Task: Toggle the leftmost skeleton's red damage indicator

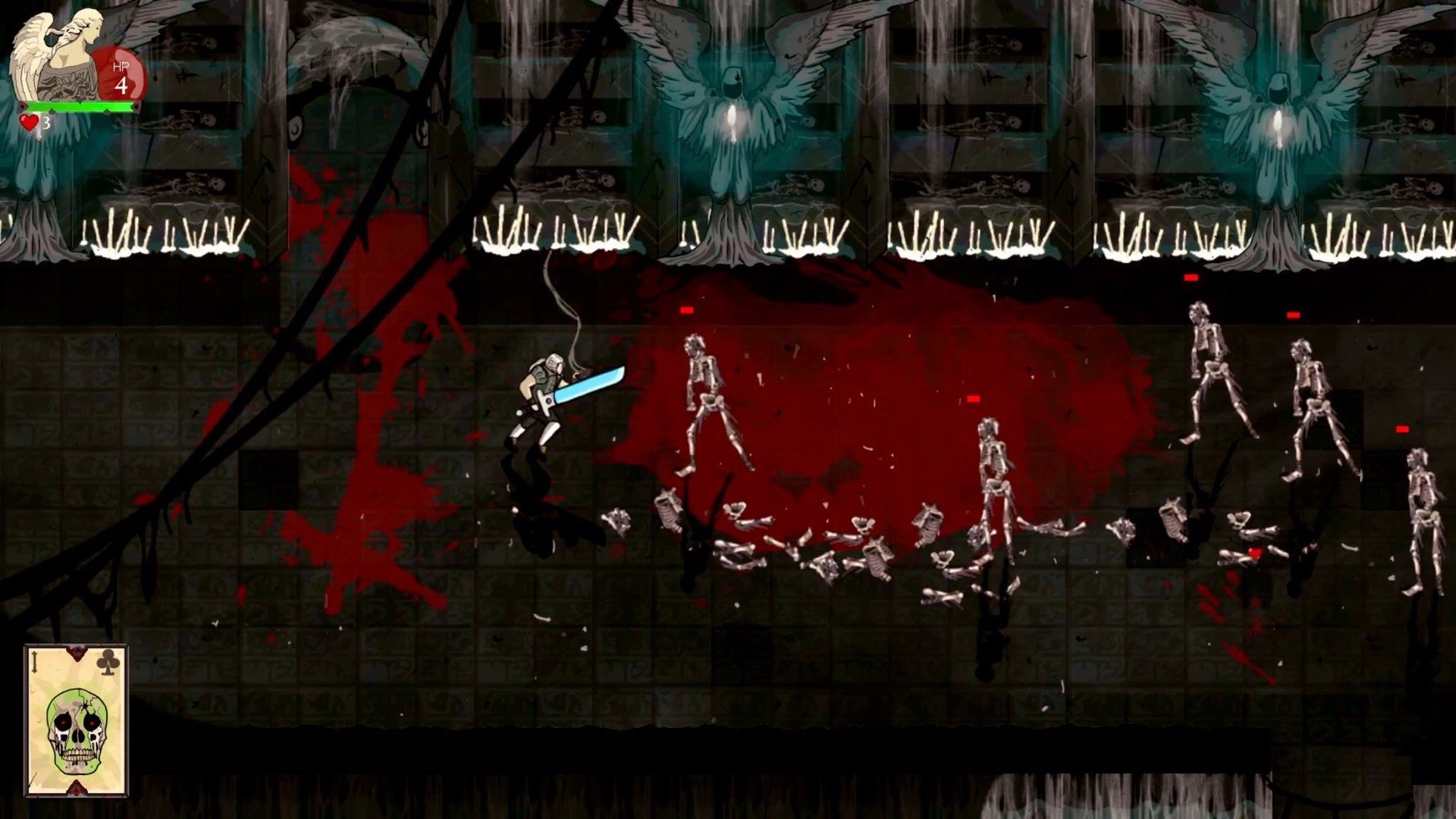Action: [x=687, y=308]
